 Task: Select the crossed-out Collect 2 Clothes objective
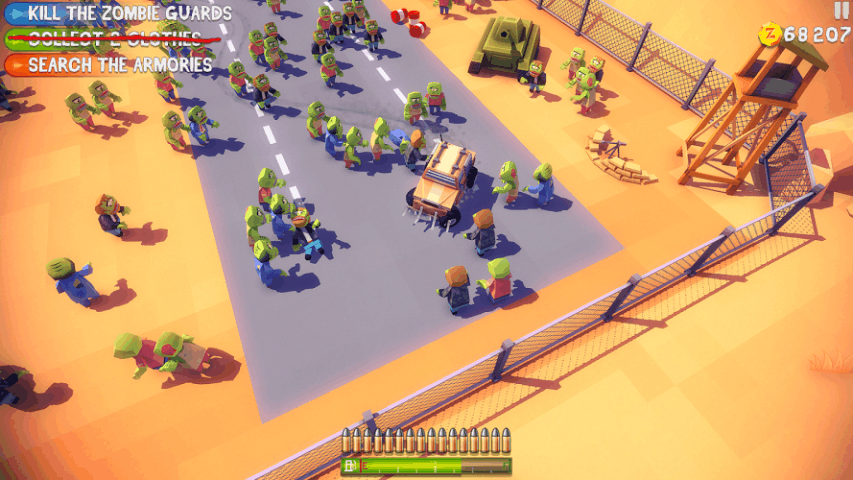pos(110,39)
